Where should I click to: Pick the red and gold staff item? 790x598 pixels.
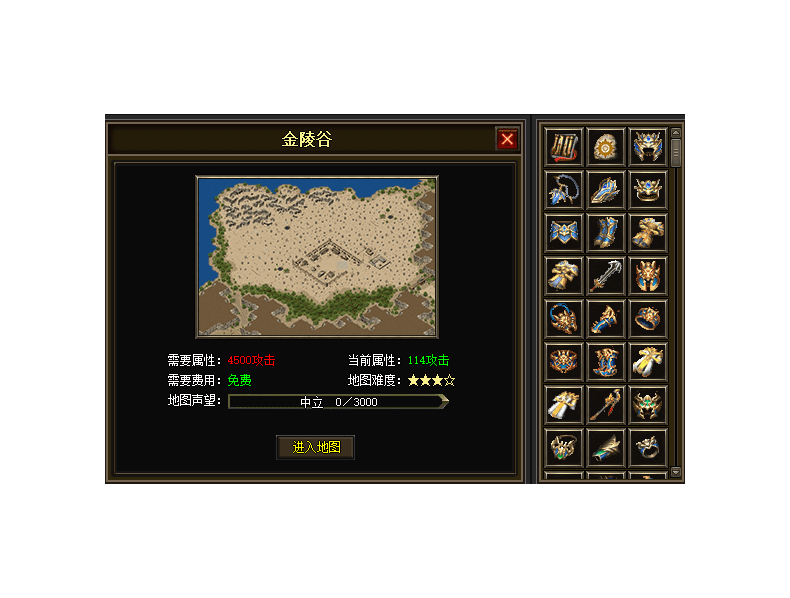click(606, 404)
